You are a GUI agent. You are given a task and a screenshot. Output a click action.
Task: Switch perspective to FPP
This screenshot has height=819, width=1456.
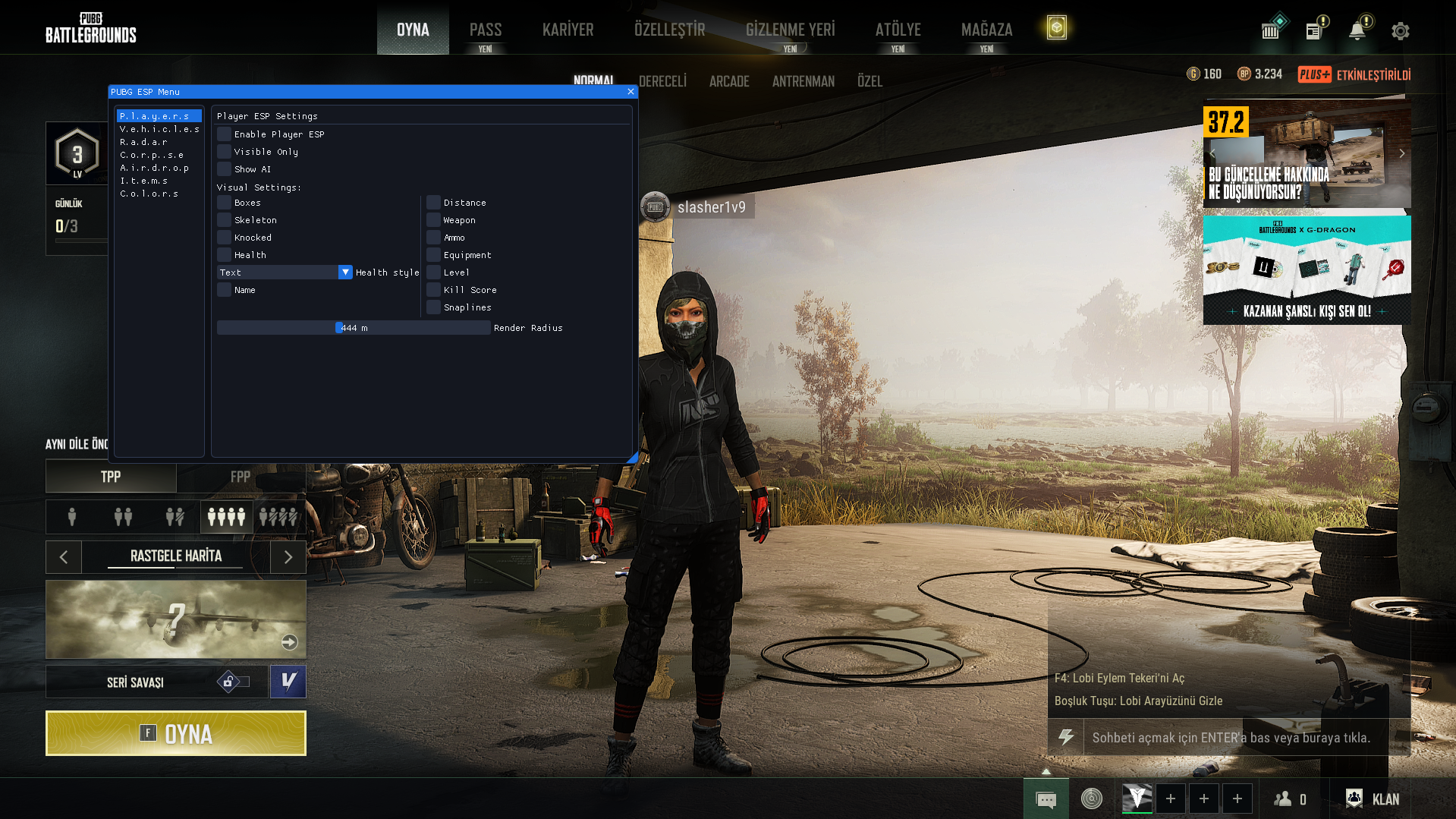click(x=241, y=477)
